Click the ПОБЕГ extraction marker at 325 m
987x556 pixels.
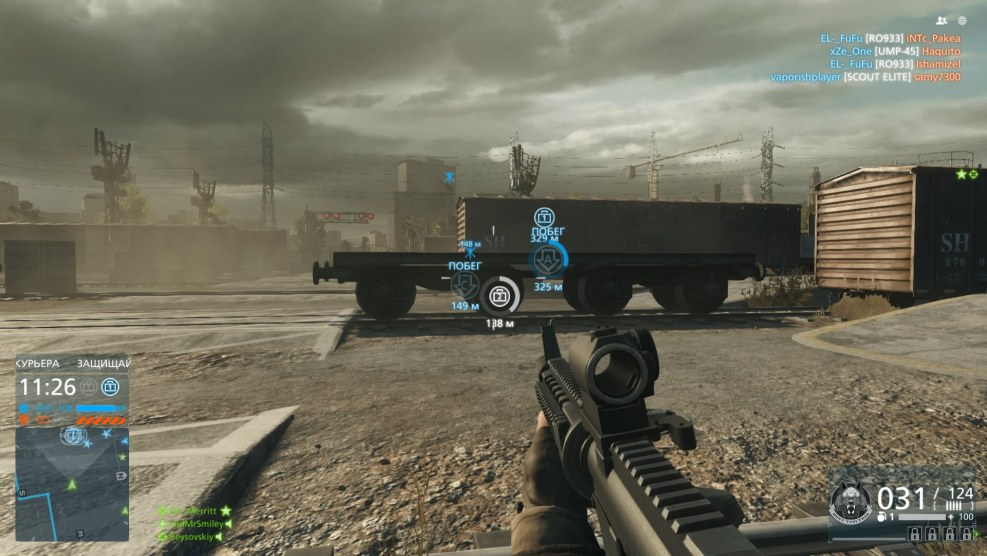544,260
